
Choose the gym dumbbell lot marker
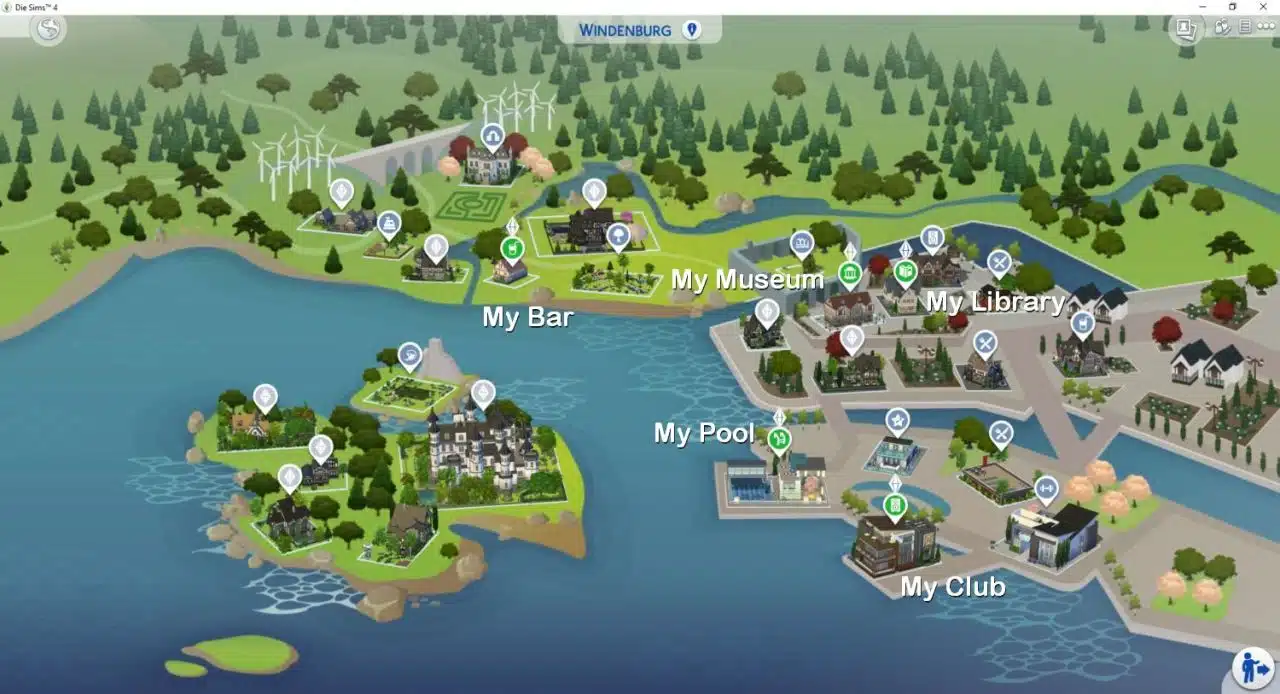(x=1046, y=489)
